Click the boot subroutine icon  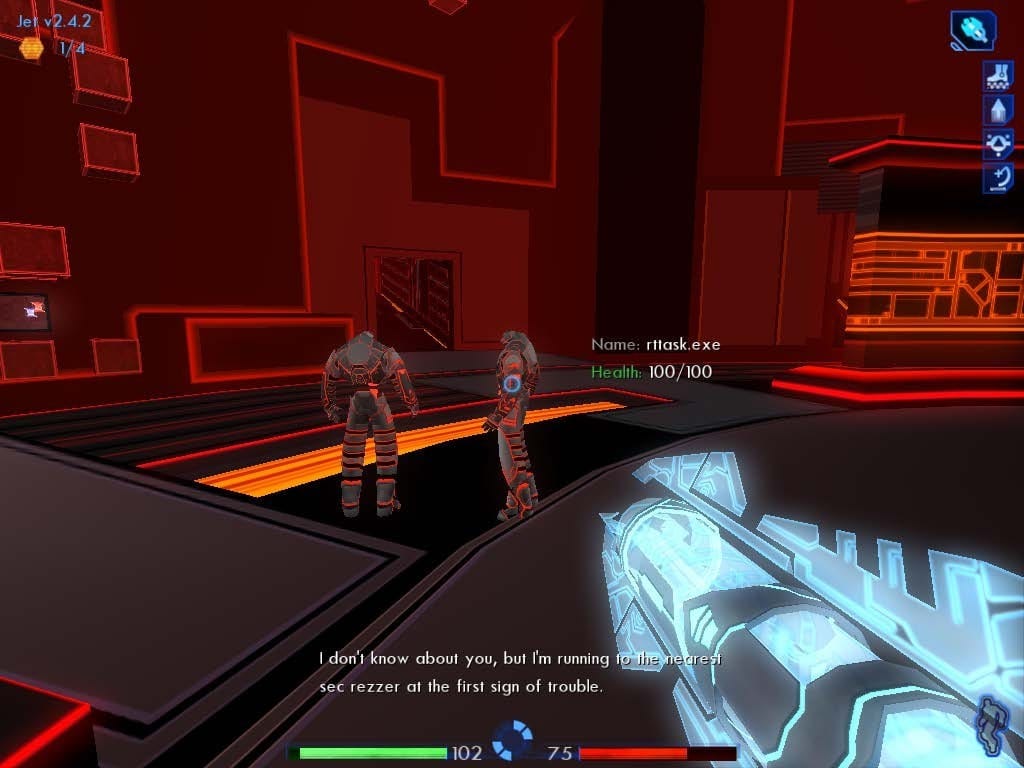[x=998, y=75]
